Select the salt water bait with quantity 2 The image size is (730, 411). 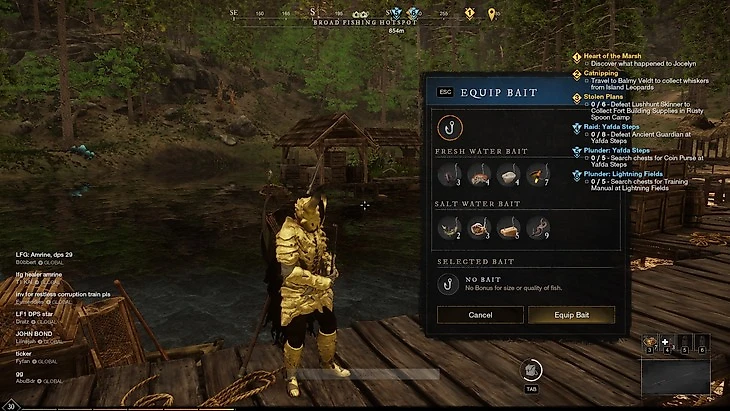[450, 227]
